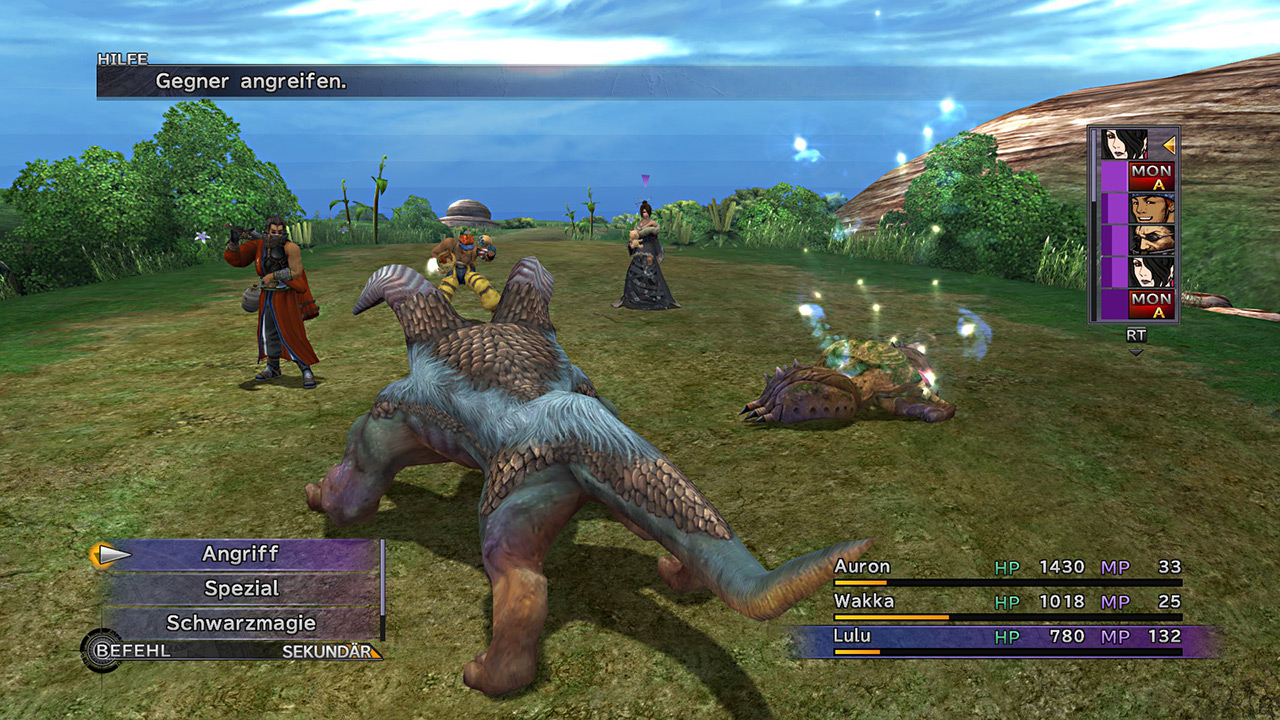Select the Angriff command
The height and width of the screenshot is (720, 1280).
[240, 554]
